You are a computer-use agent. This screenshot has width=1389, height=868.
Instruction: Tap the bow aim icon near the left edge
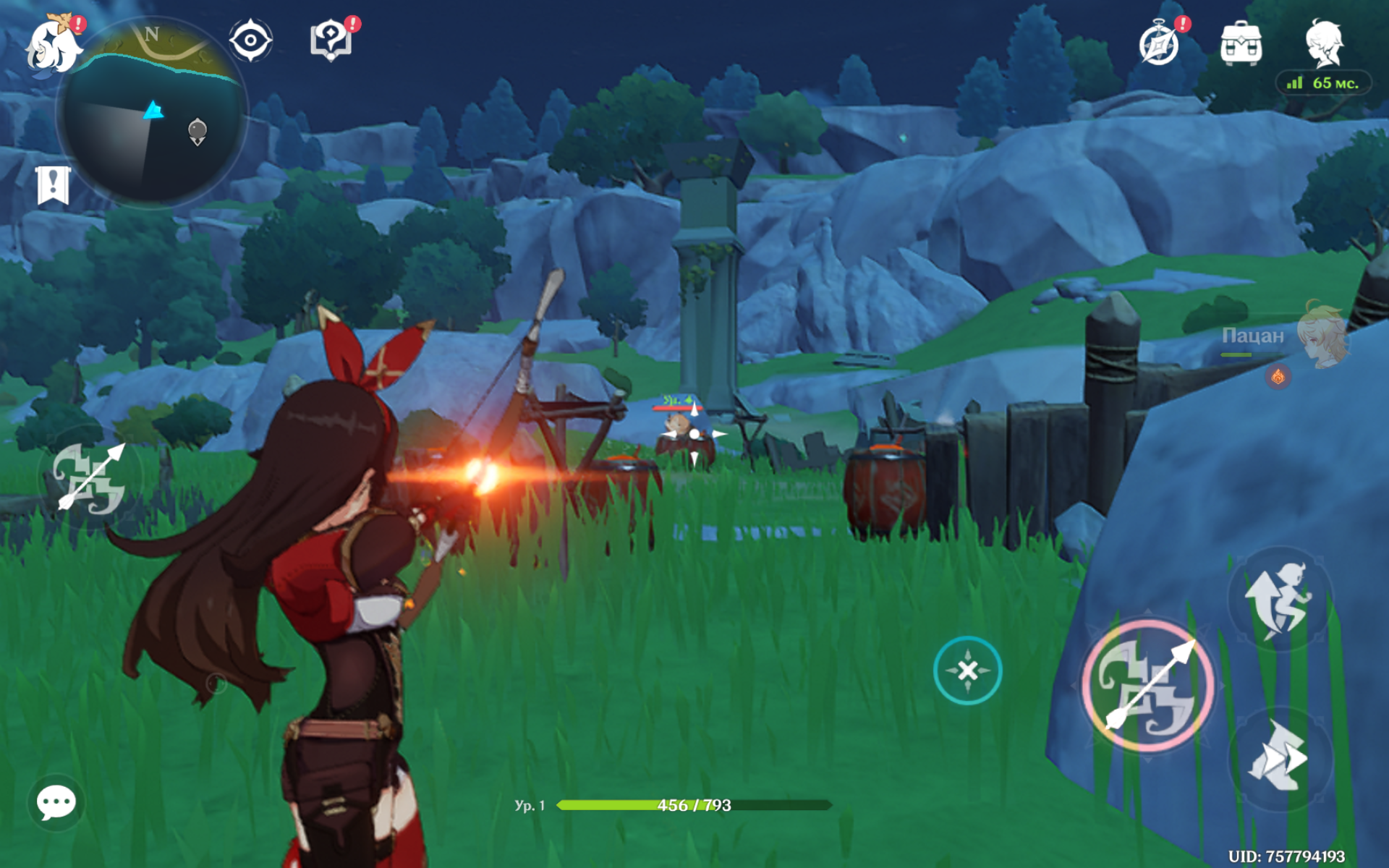click(x=89, y=479)
